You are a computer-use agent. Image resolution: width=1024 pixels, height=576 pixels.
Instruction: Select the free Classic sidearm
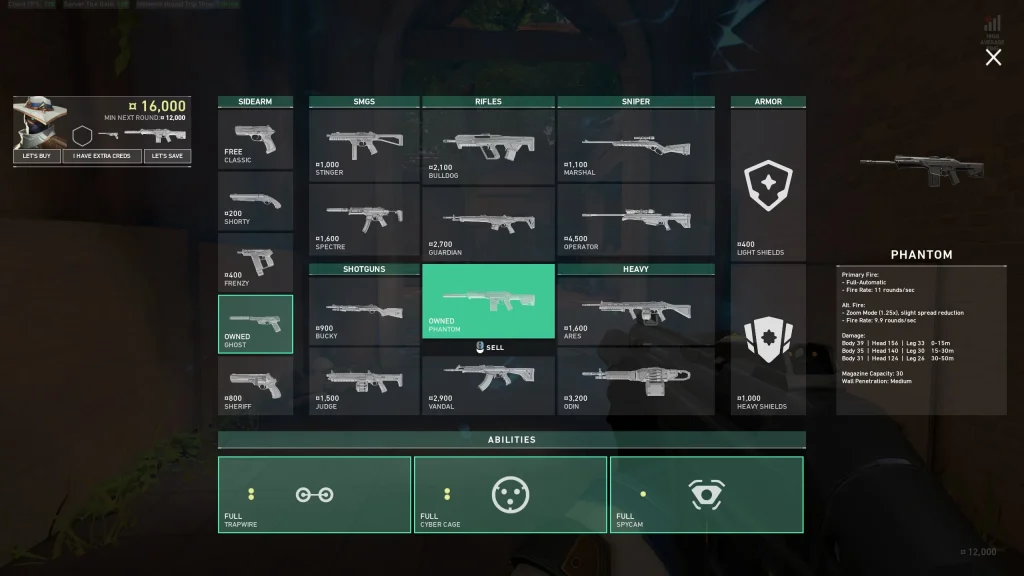coord(255,139)
